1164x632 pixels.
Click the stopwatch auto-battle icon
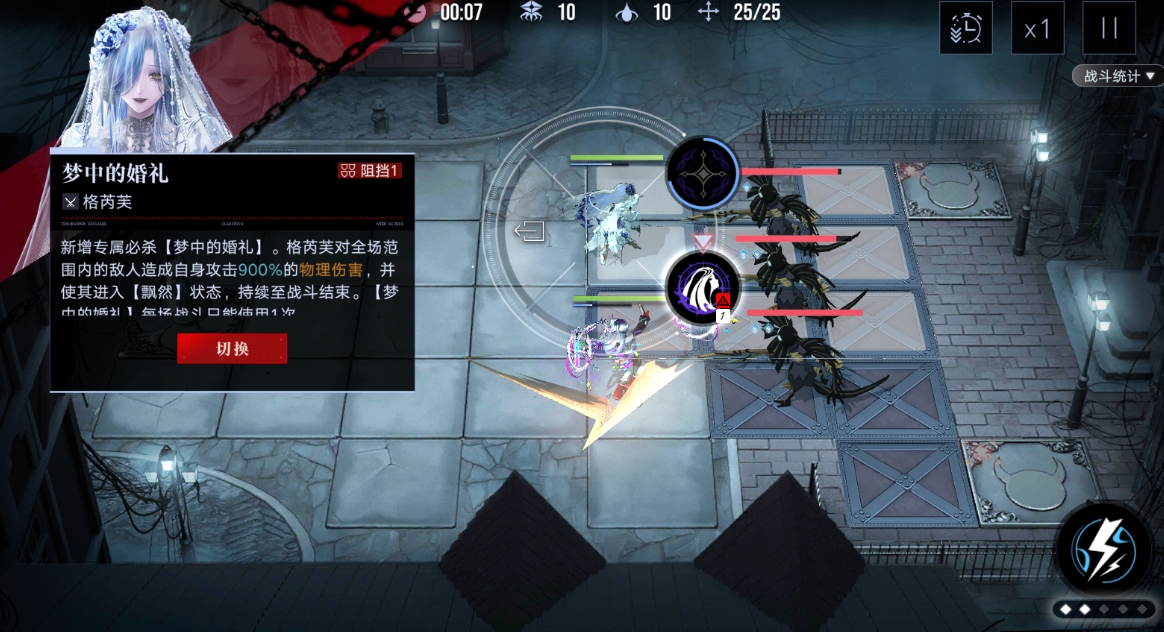(x=965, y=28)
